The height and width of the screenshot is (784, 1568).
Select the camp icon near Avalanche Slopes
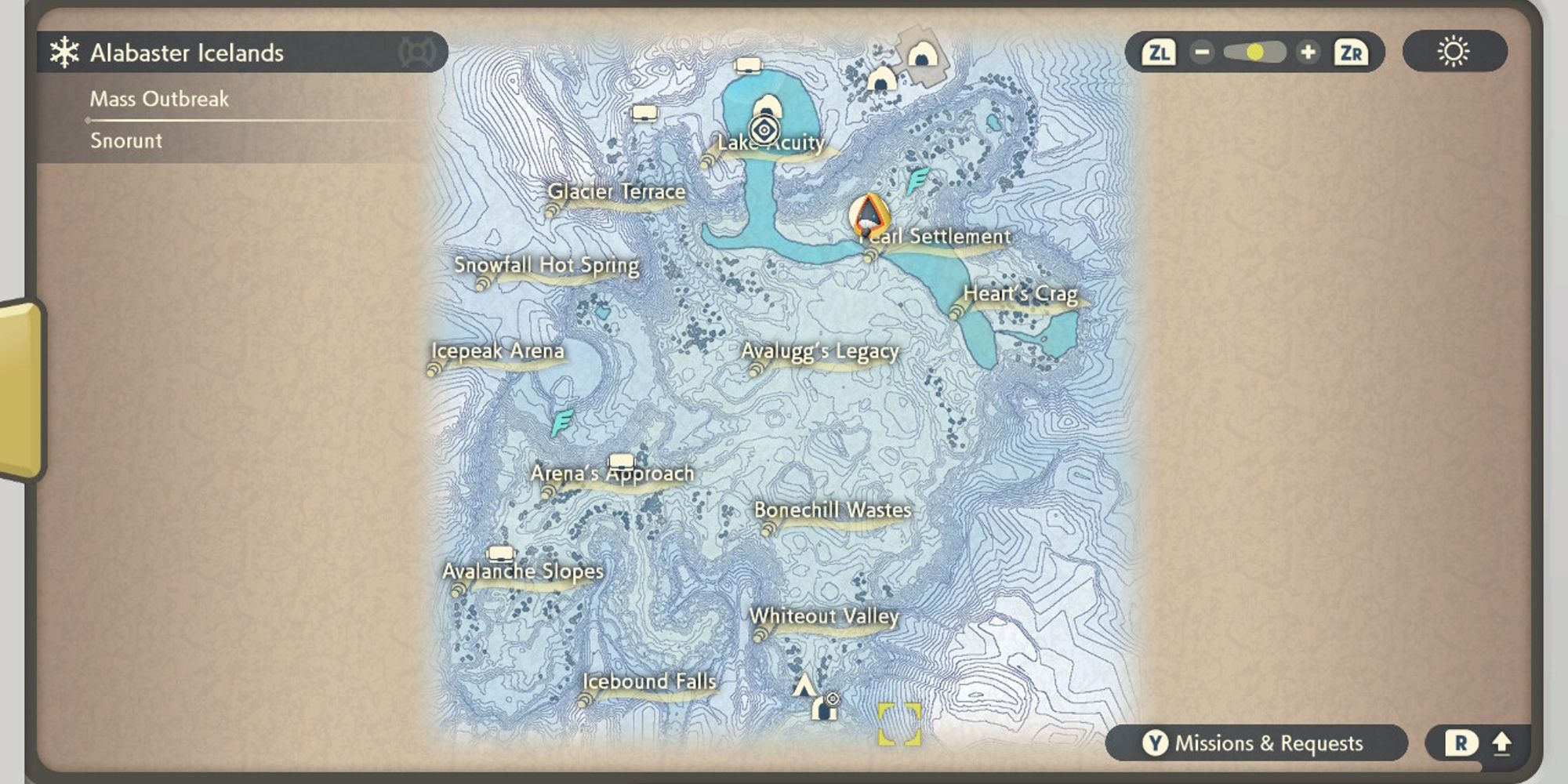[502, 554]
